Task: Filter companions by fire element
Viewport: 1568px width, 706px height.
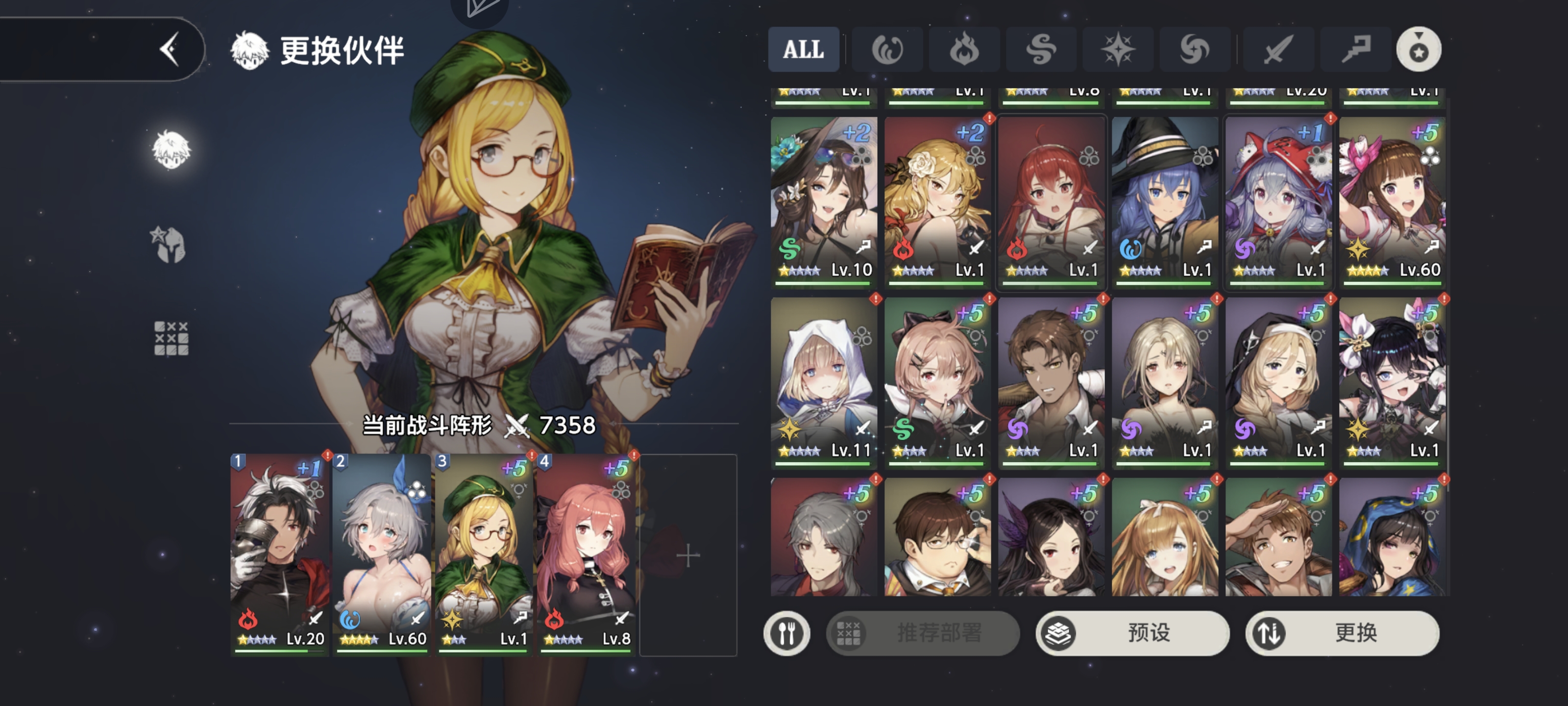Action: [x=963, y=50]
